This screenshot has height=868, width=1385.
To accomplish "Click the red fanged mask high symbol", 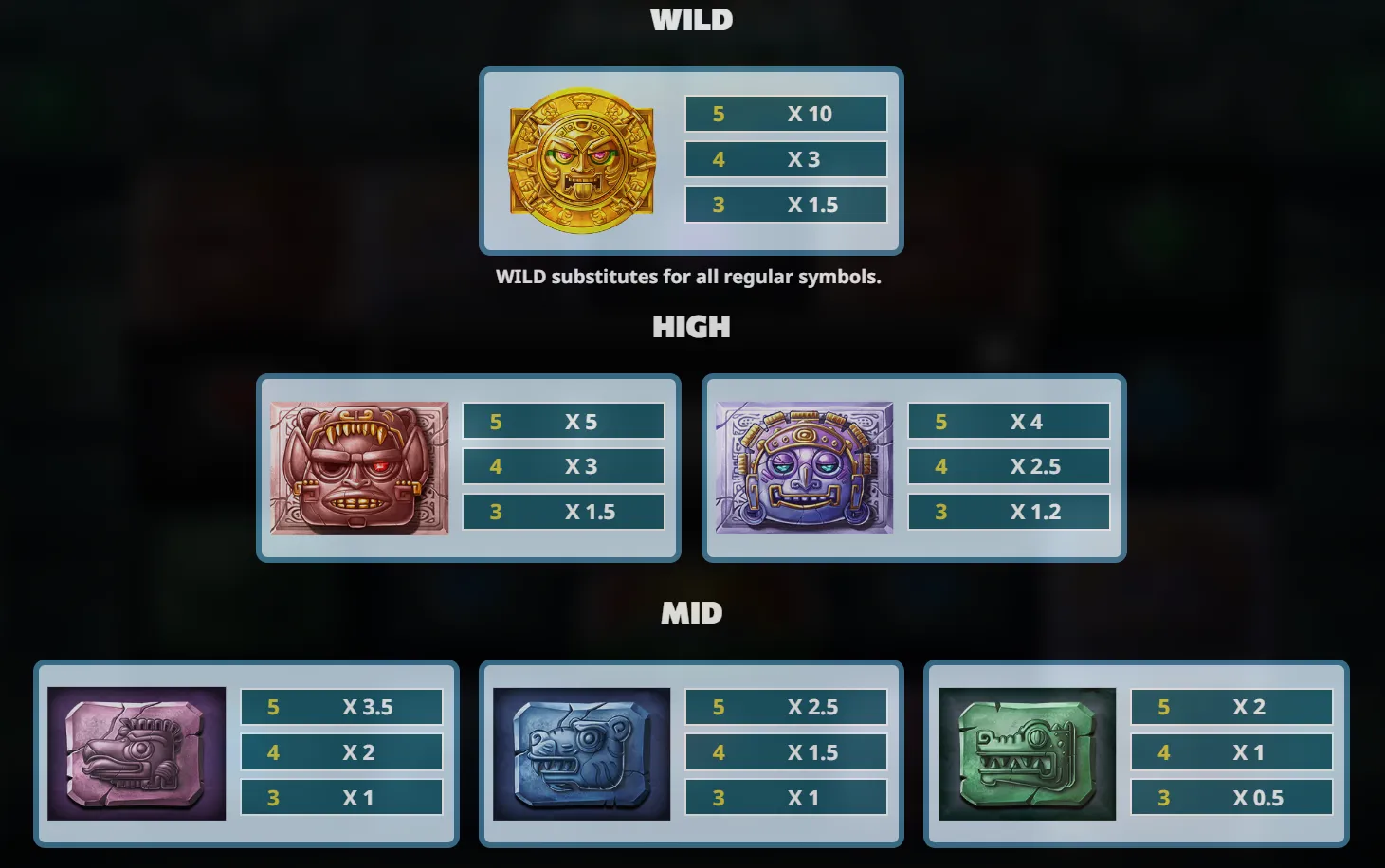I will (360, 466).
